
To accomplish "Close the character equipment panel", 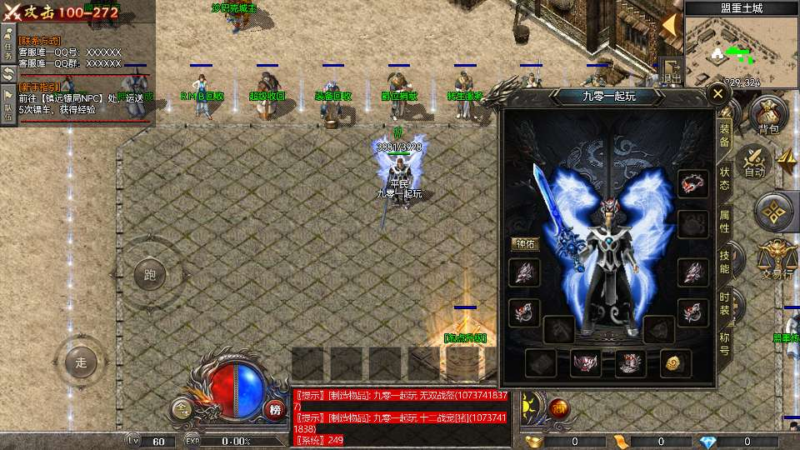I will [717, 96].
